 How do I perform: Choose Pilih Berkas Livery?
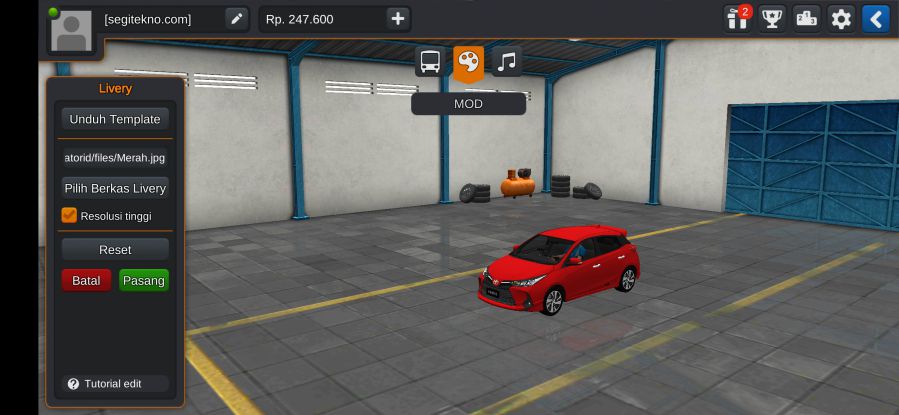[x=114, y=188]
